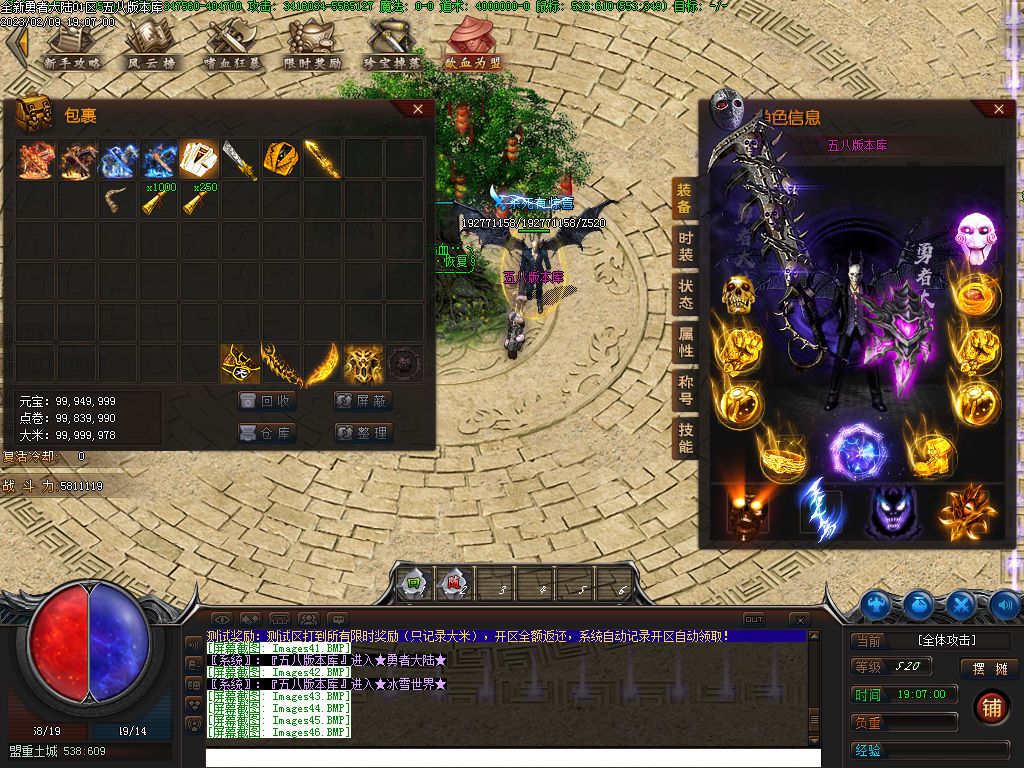Sort the bag with 整理 button
The height and width of the screenshot is (768, 1024).
pos(363,433)
